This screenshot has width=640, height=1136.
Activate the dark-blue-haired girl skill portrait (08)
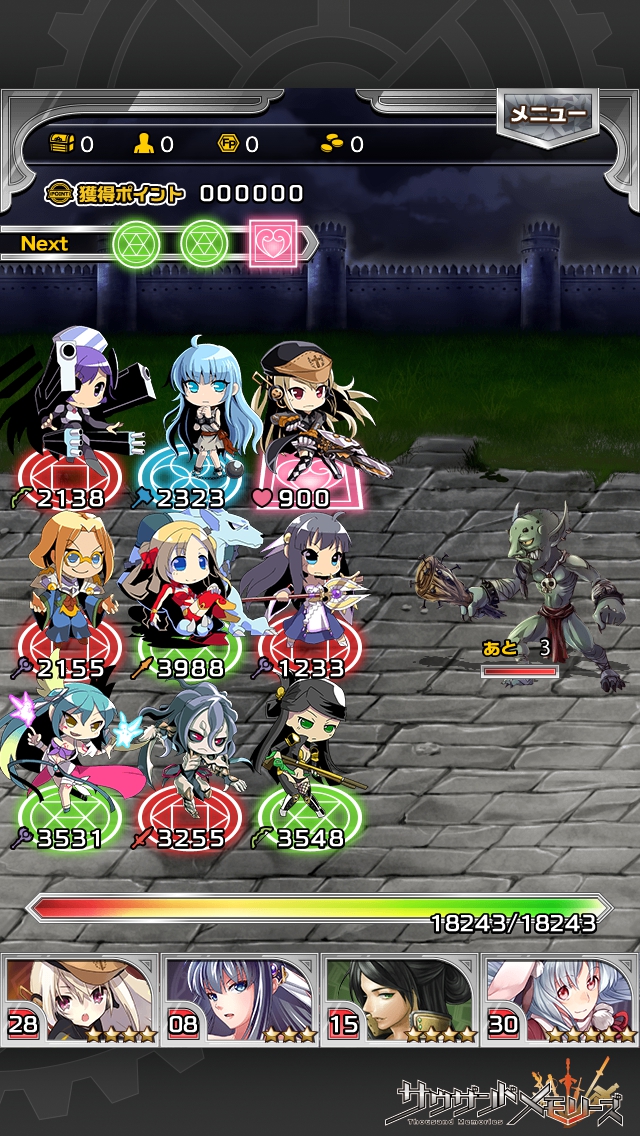pos(240,999)
